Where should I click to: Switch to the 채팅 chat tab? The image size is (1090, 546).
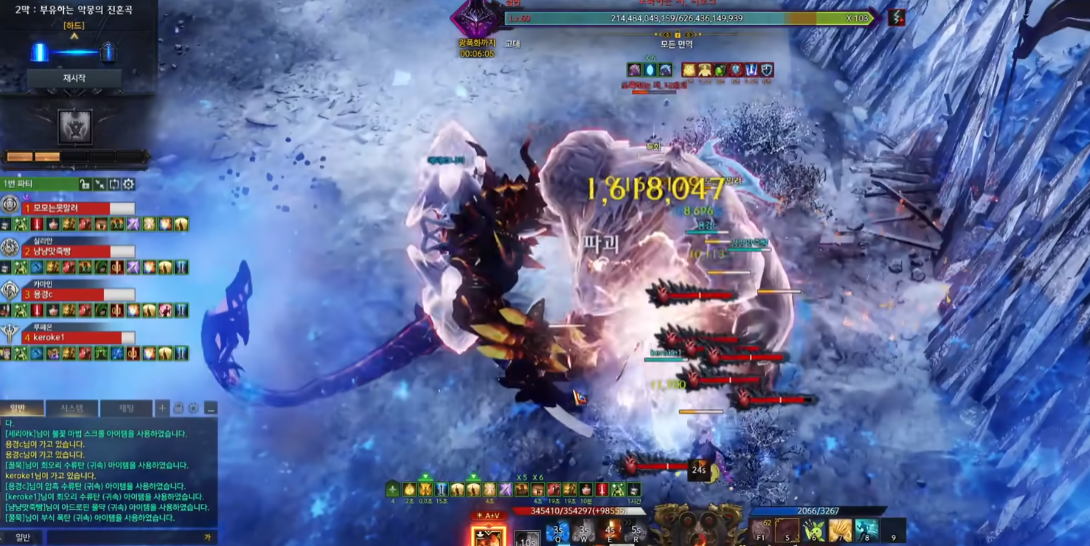click(126, 408)
